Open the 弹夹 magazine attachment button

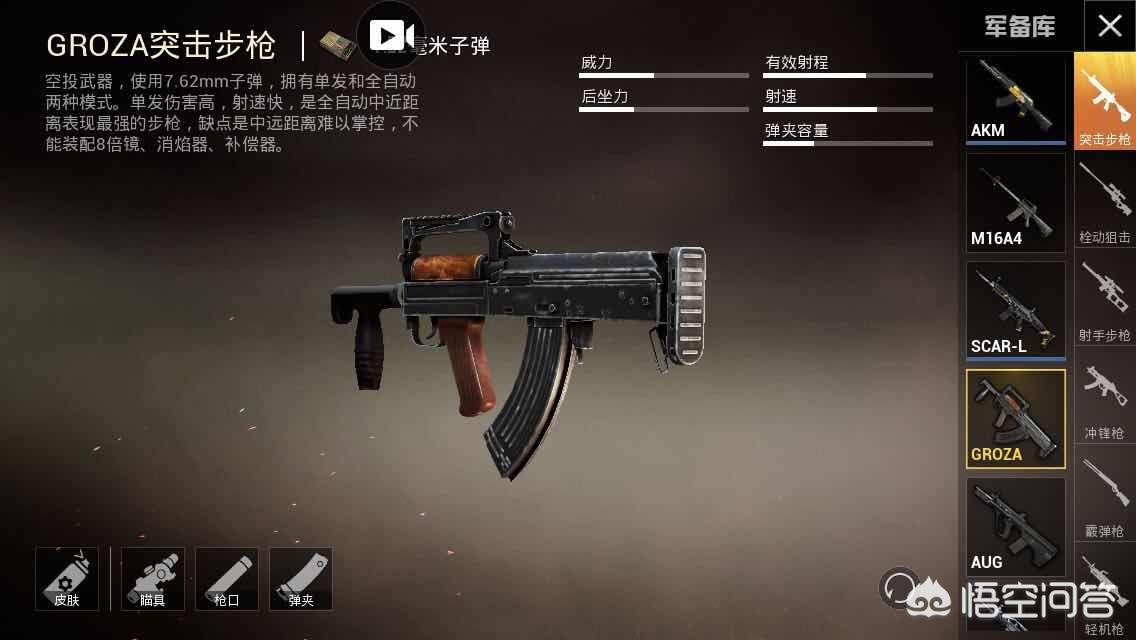pyautogui.click(x=301, y=578)
